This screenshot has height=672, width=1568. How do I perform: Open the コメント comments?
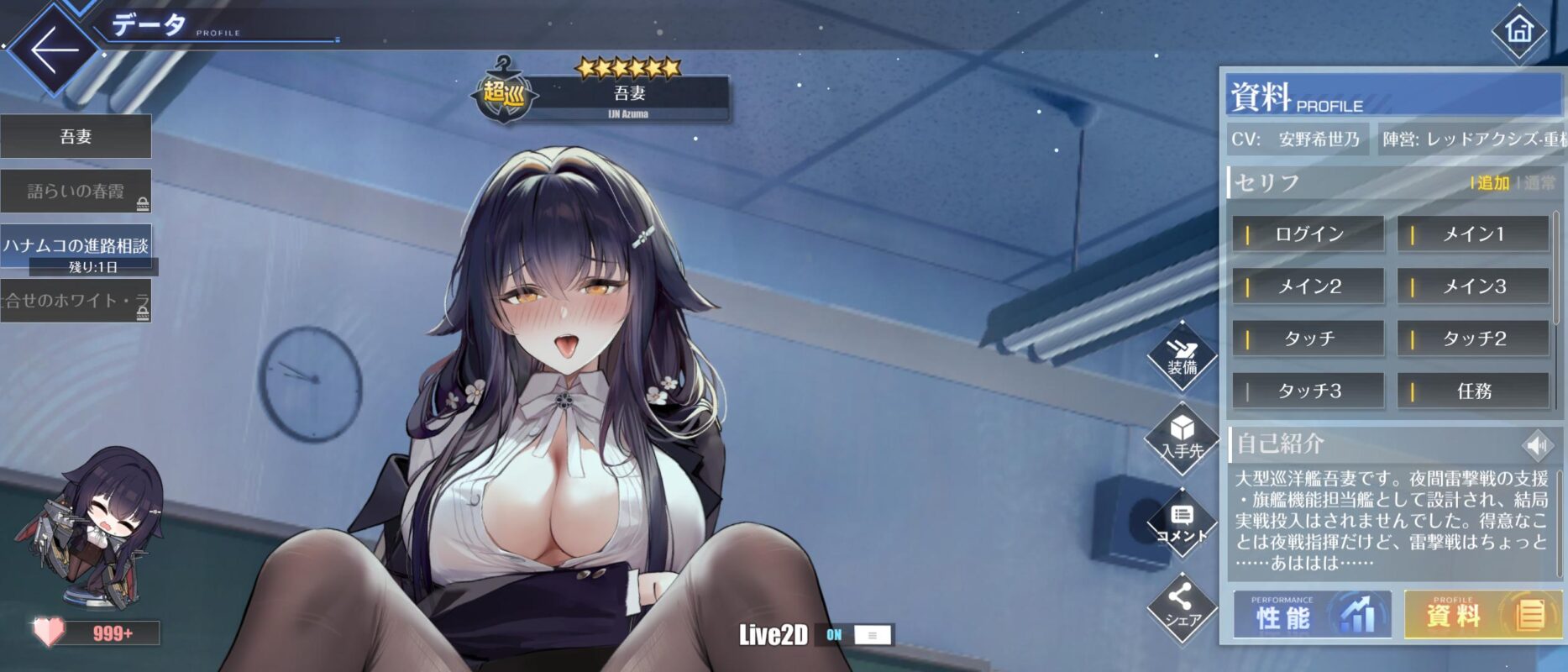pos(1182,523)
